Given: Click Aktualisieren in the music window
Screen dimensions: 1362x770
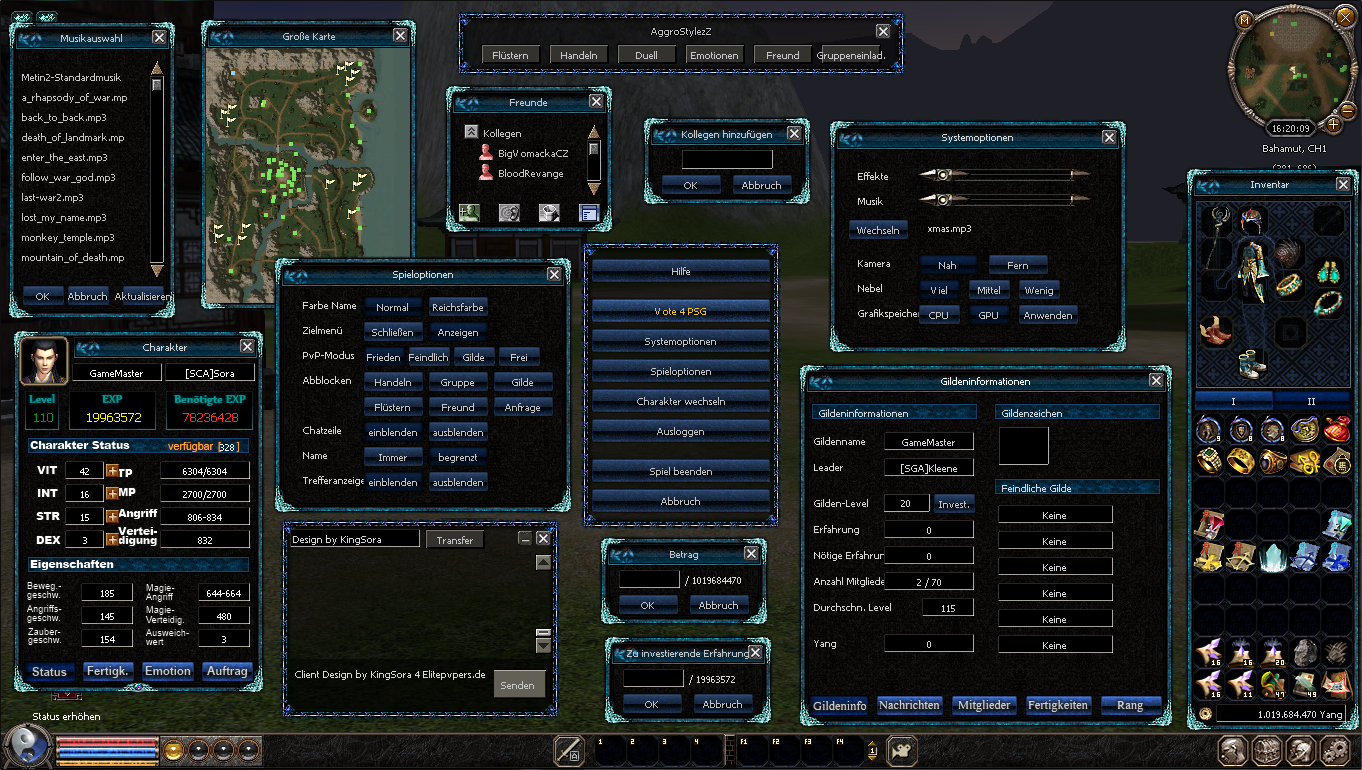Looking at the screenshot, I should click(140, 297).
